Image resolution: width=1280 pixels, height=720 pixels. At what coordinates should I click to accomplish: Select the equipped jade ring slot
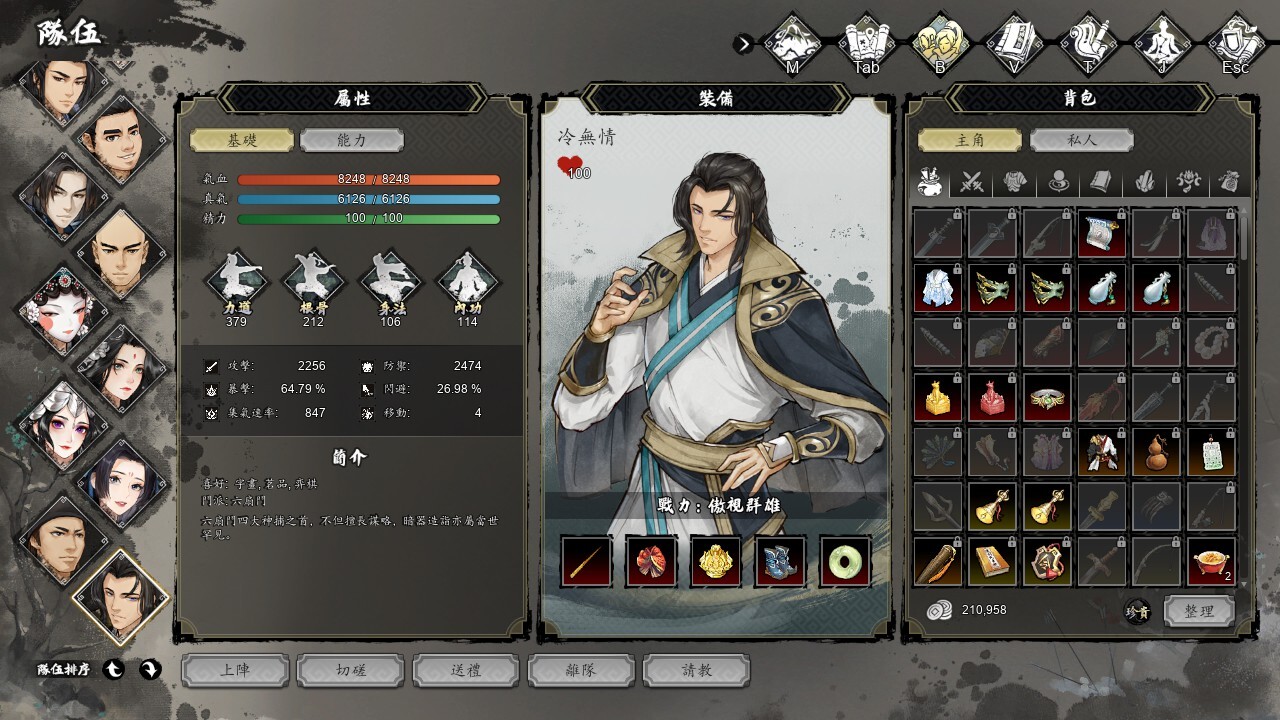tap(846, 561)
